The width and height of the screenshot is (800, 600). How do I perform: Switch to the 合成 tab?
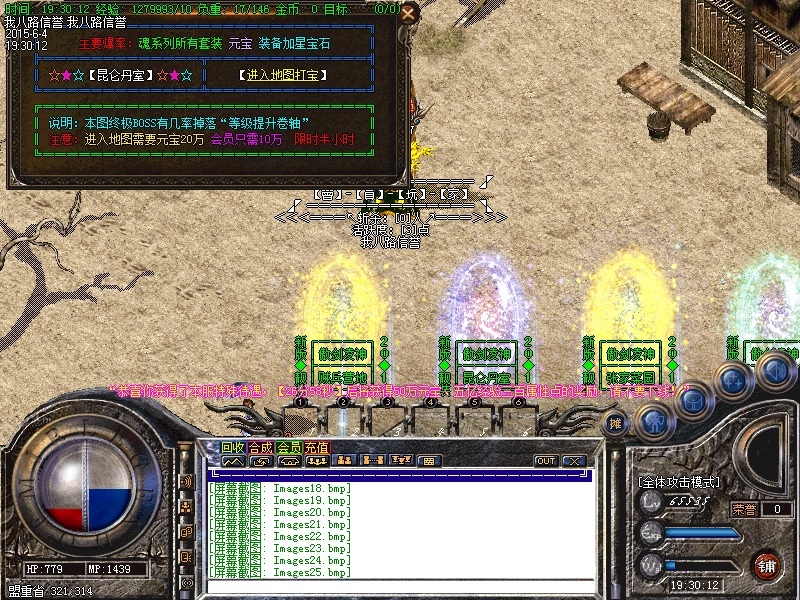[x=261, y=448]
